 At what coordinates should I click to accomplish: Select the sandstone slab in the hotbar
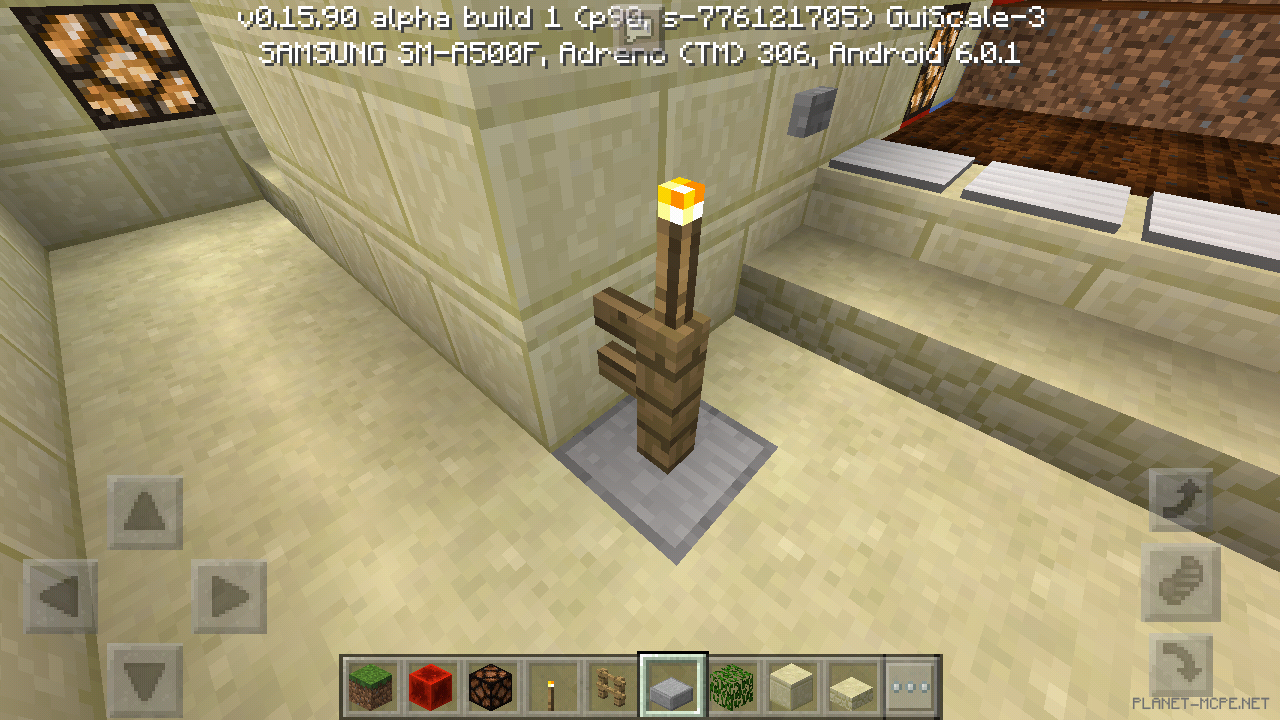pos(851,686)
